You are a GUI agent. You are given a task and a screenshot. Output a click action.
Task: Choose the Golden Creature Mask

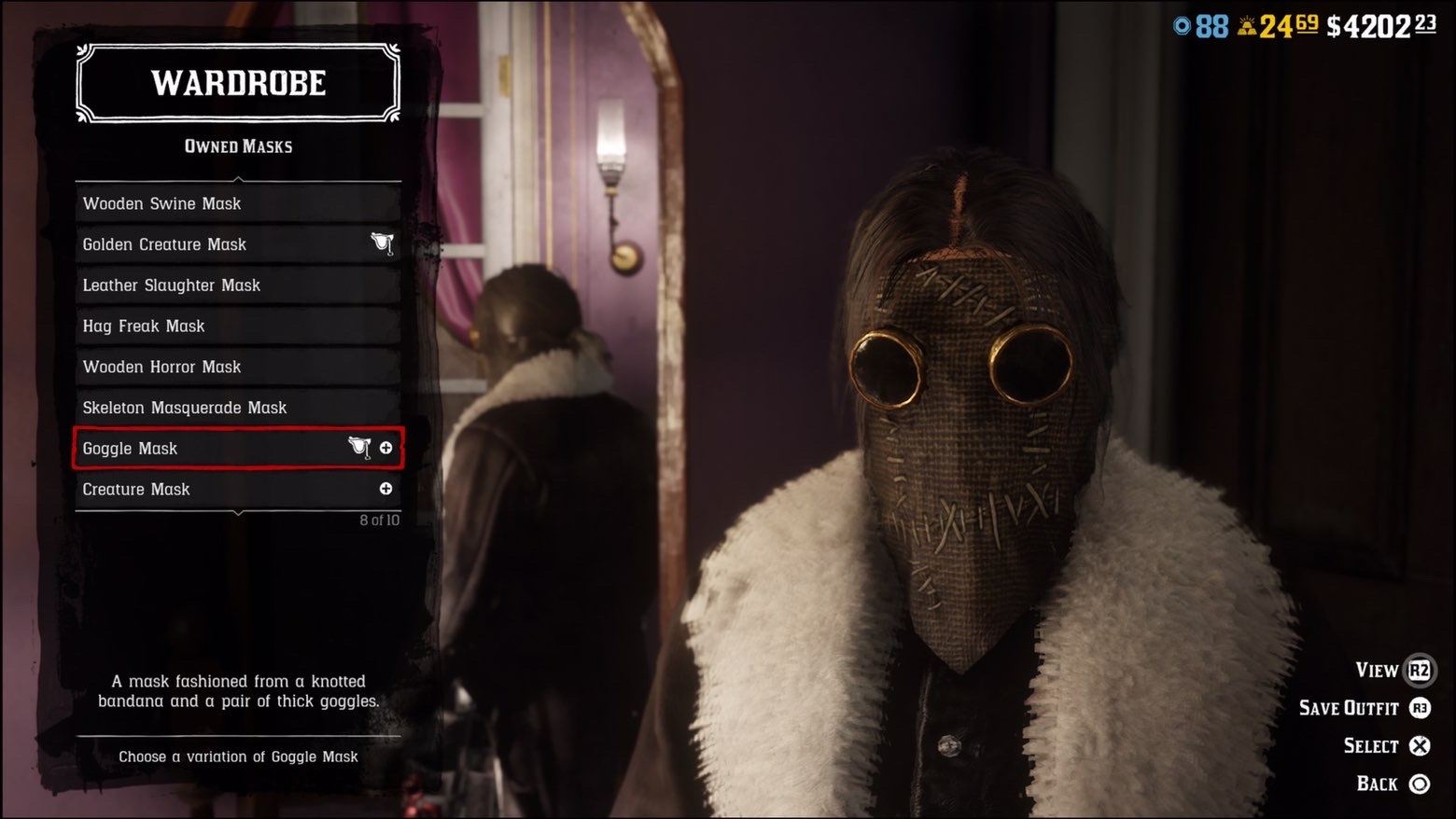coord(237,244)
